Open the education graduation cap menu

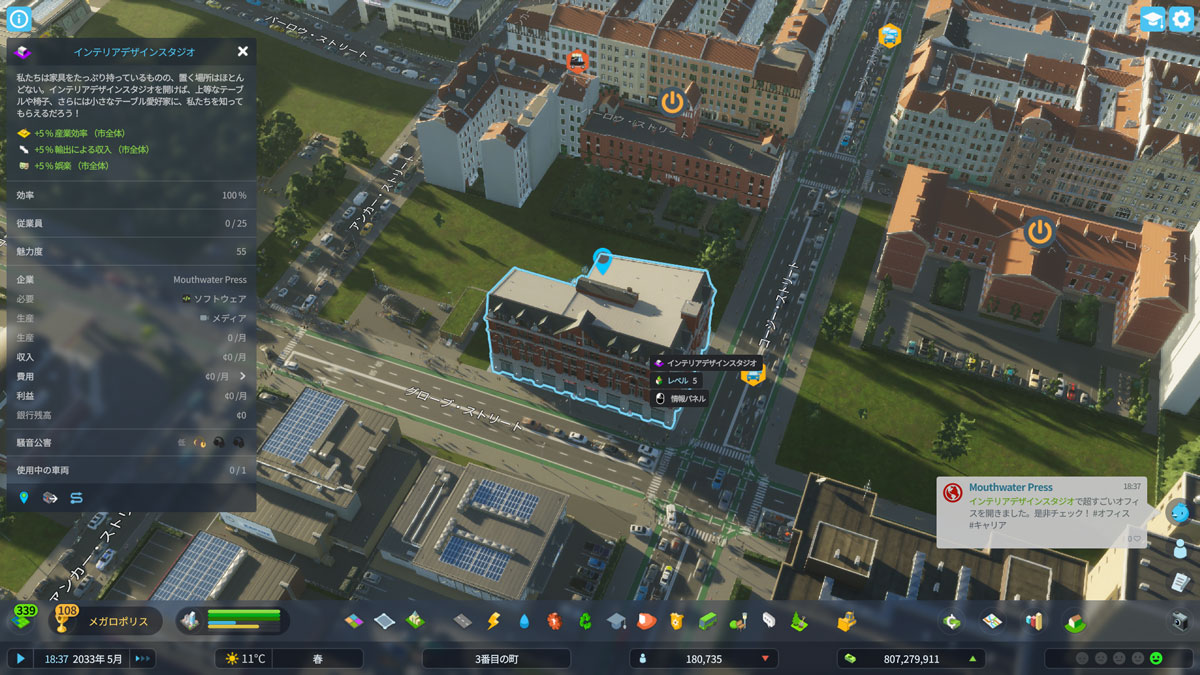pyautogui.click(x=616, y=621)
